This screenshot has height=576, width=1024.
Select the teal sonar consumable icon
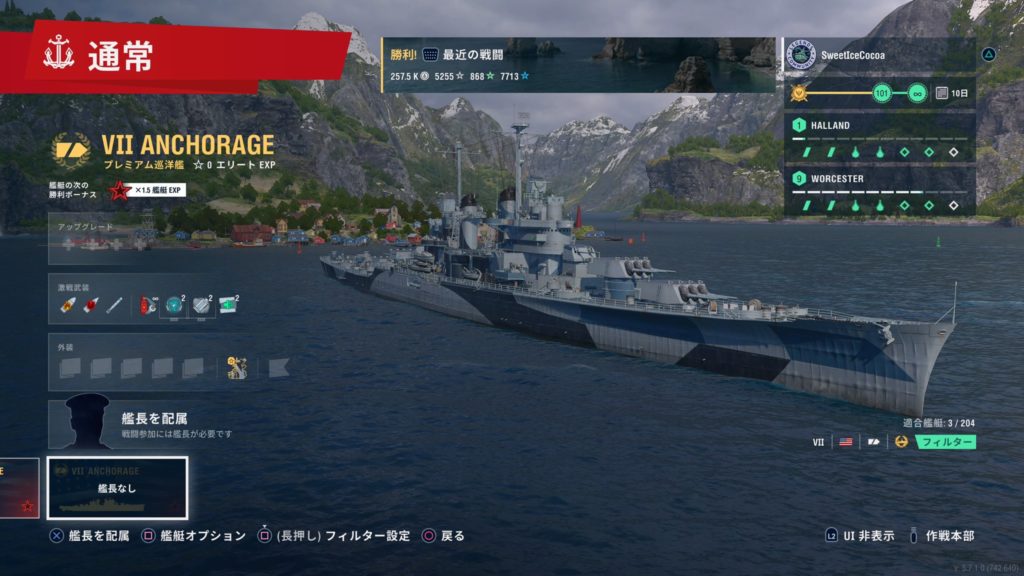click(x=175, y=304)
